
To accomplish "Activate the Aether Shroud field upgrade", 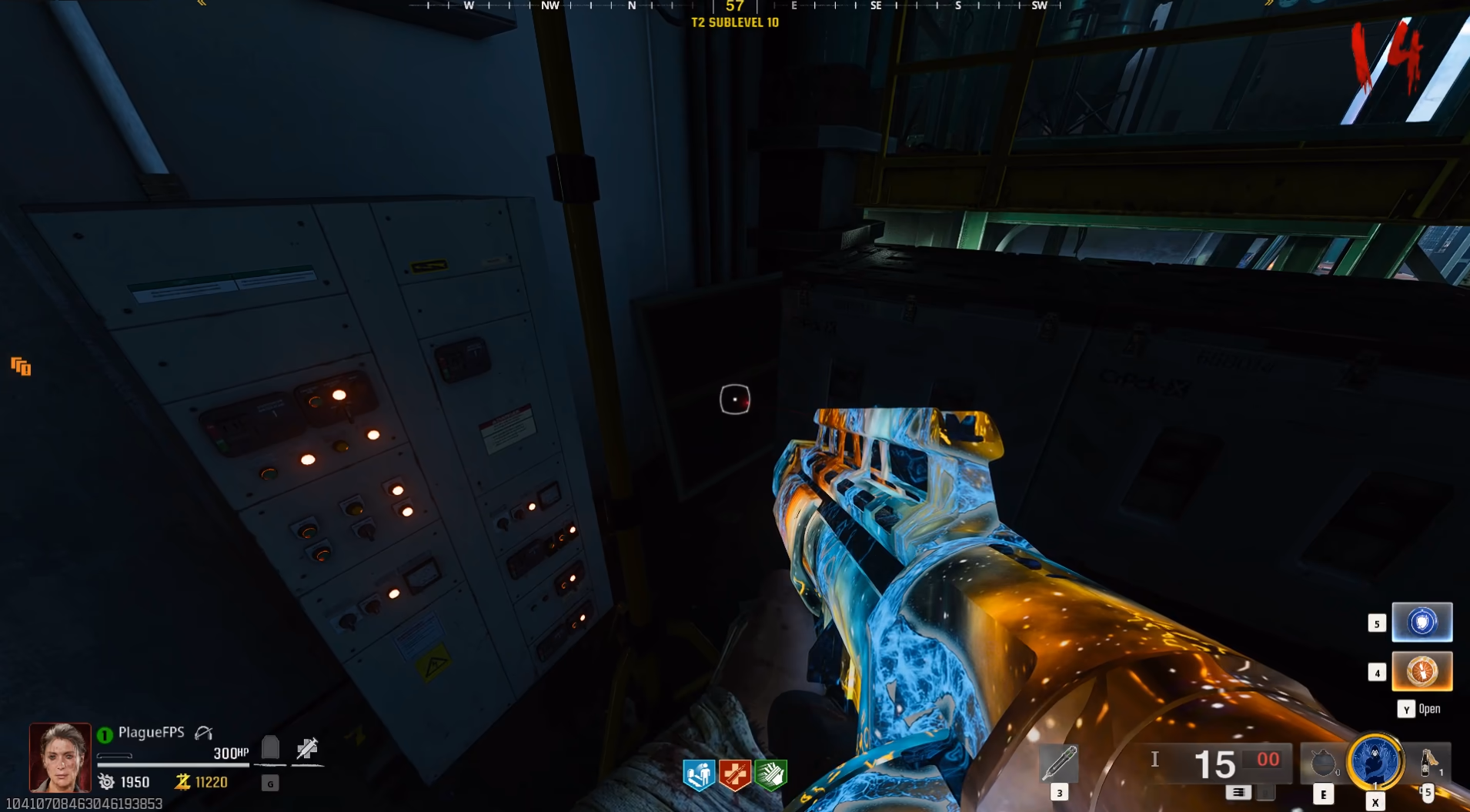I will coord(1375,762).
